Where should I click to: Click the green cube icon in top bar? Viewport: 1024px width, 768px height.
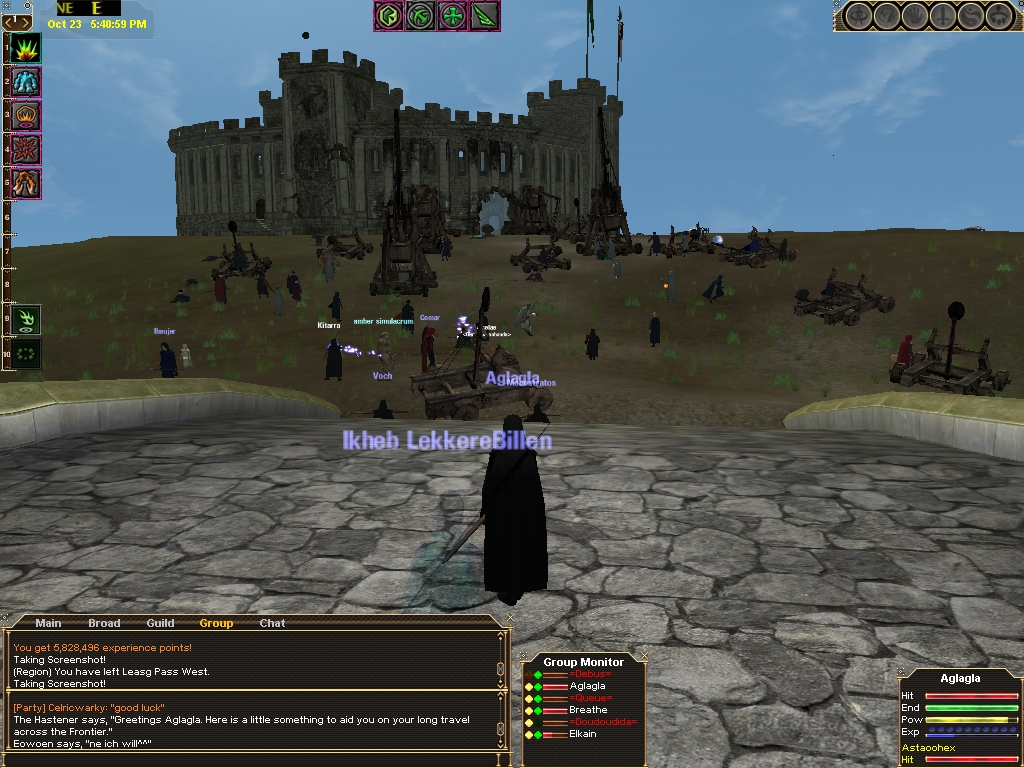coord(390,16)
